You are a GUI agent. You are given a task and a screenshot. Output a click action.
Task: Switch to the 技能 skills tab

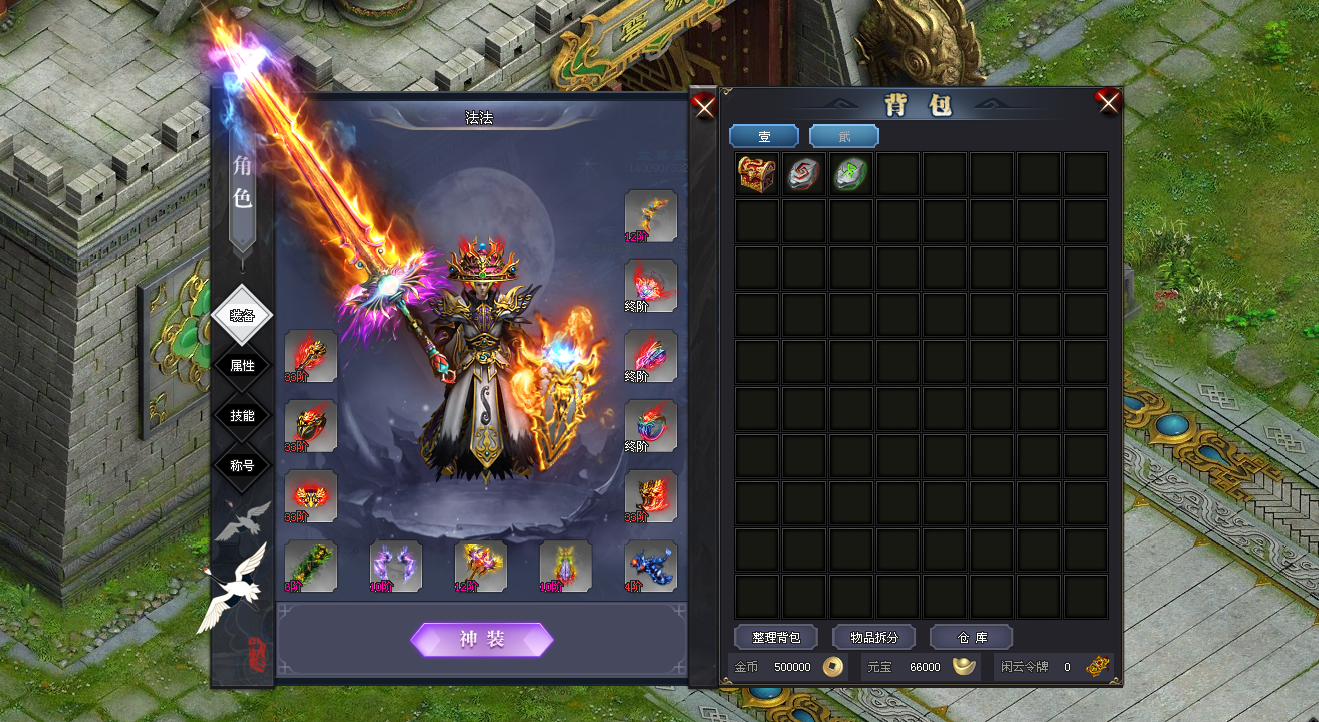(243, 415)
